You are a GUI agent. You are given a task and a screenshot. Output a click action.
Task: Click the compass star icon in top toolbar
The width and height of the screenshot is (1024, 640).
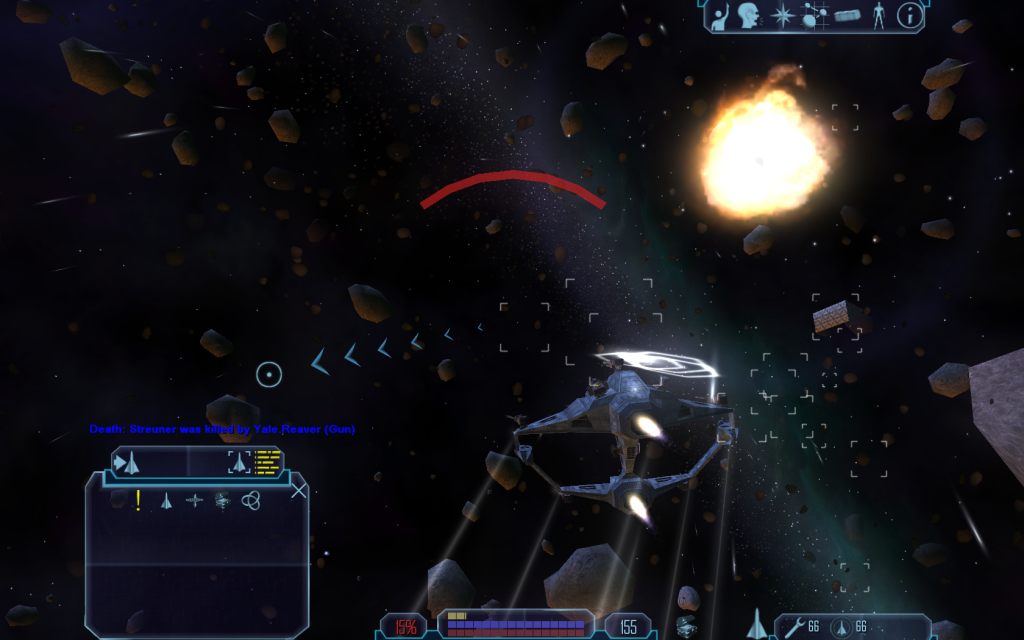tap(780, 16)
